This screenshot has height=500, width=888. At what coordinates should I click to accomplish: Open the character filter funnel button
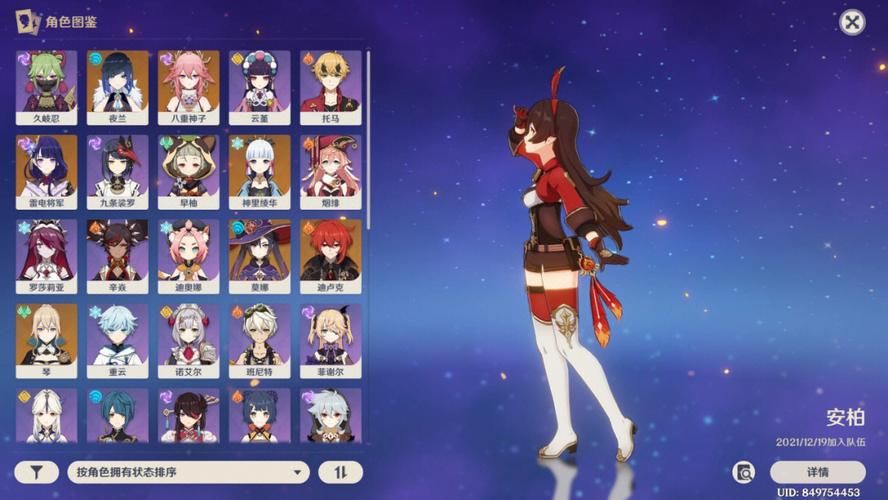pos(36,472)
